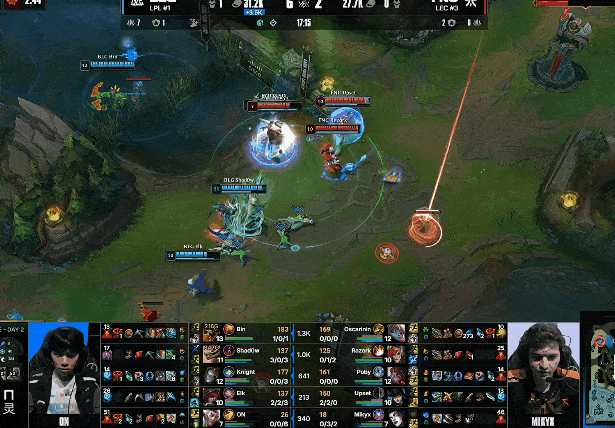Click the MIKYX player camera feed
The image size is (615, 428).
[543, 370]
